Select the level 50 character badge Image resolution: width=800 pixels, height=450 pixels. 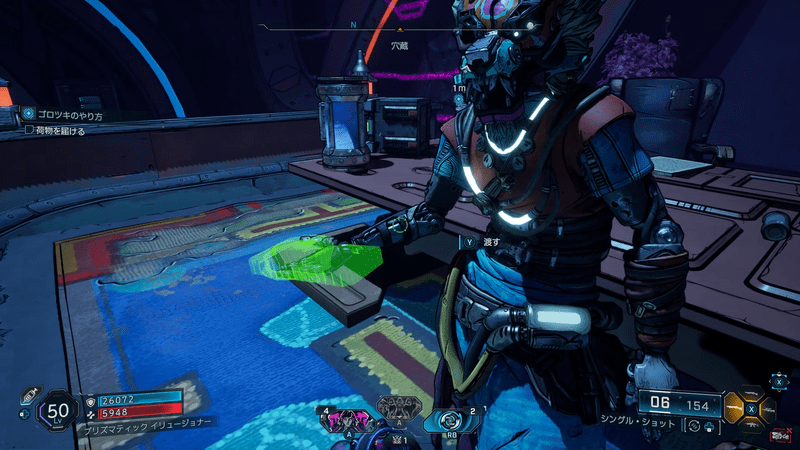point(58,410)
